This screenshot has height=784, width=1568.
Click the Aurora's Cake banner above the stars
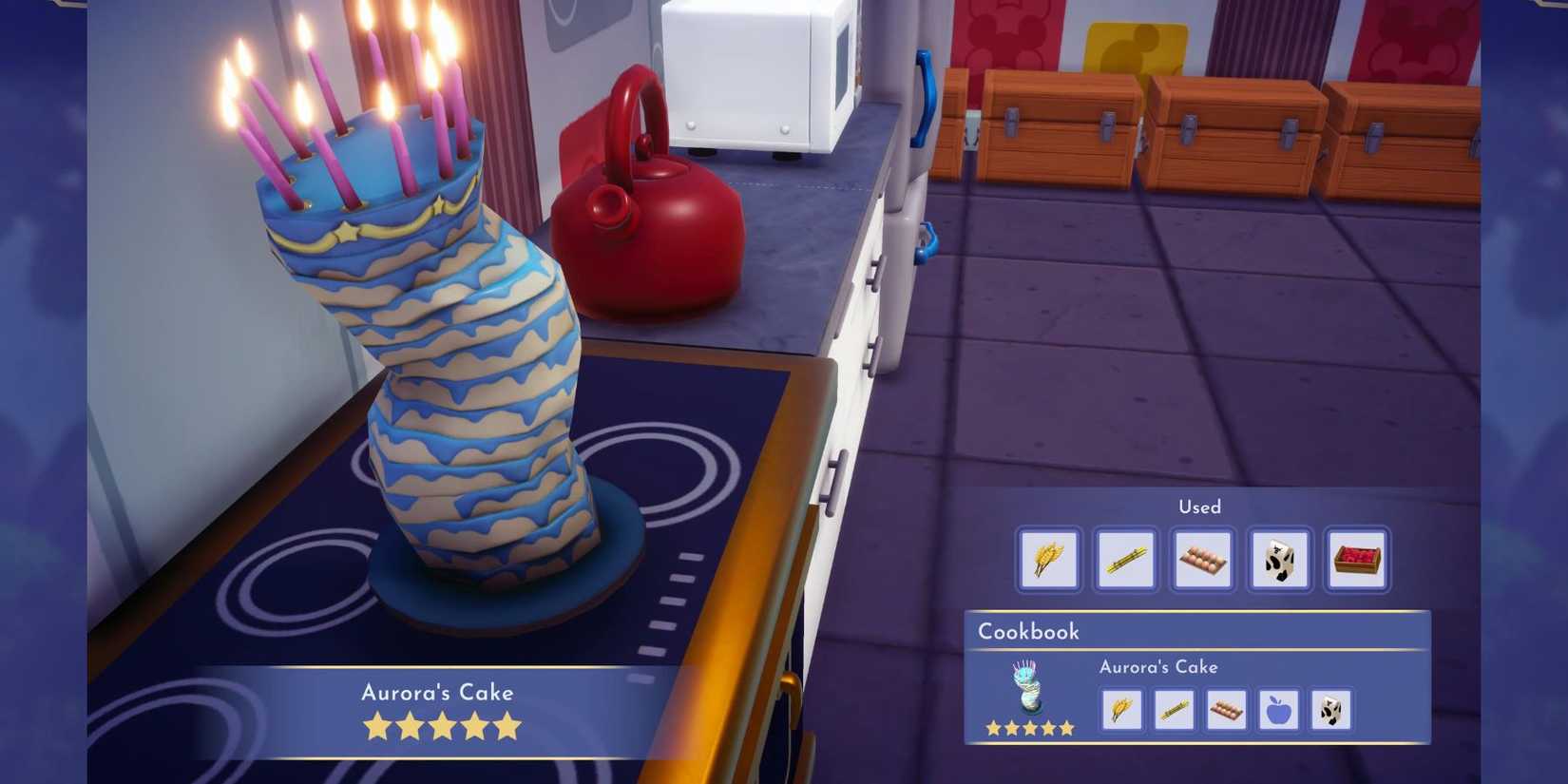pyautogui.click(x=439, y=693)
